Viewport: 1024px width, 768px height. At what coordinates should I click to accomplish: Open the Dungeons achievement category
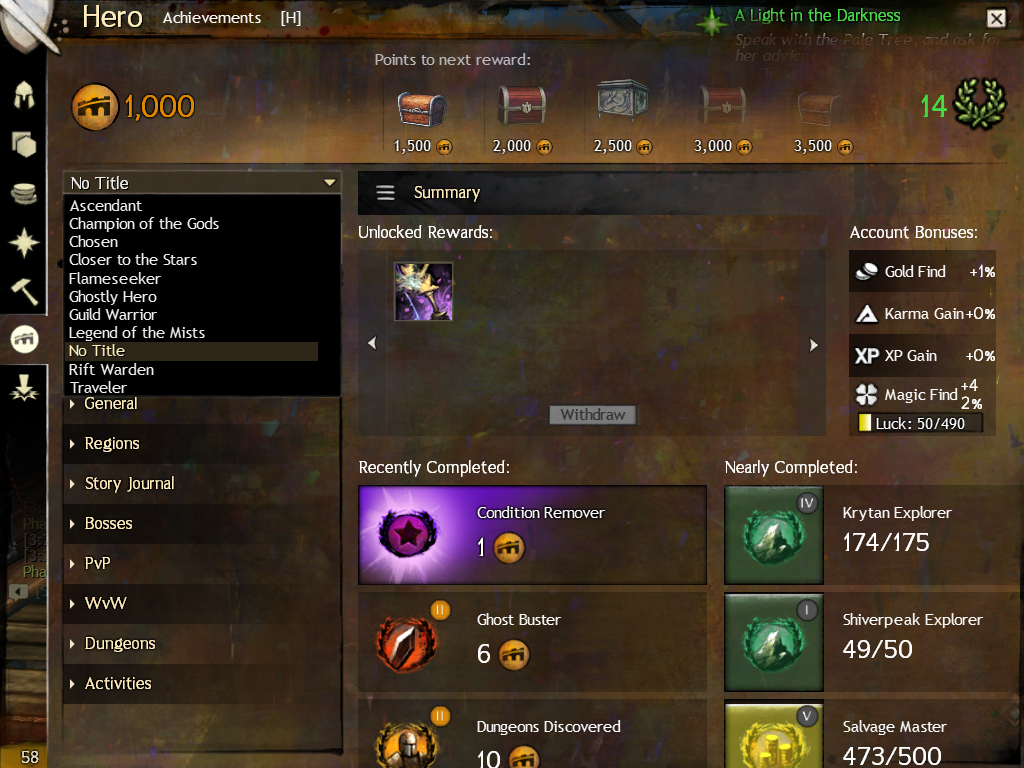point(120,644)
